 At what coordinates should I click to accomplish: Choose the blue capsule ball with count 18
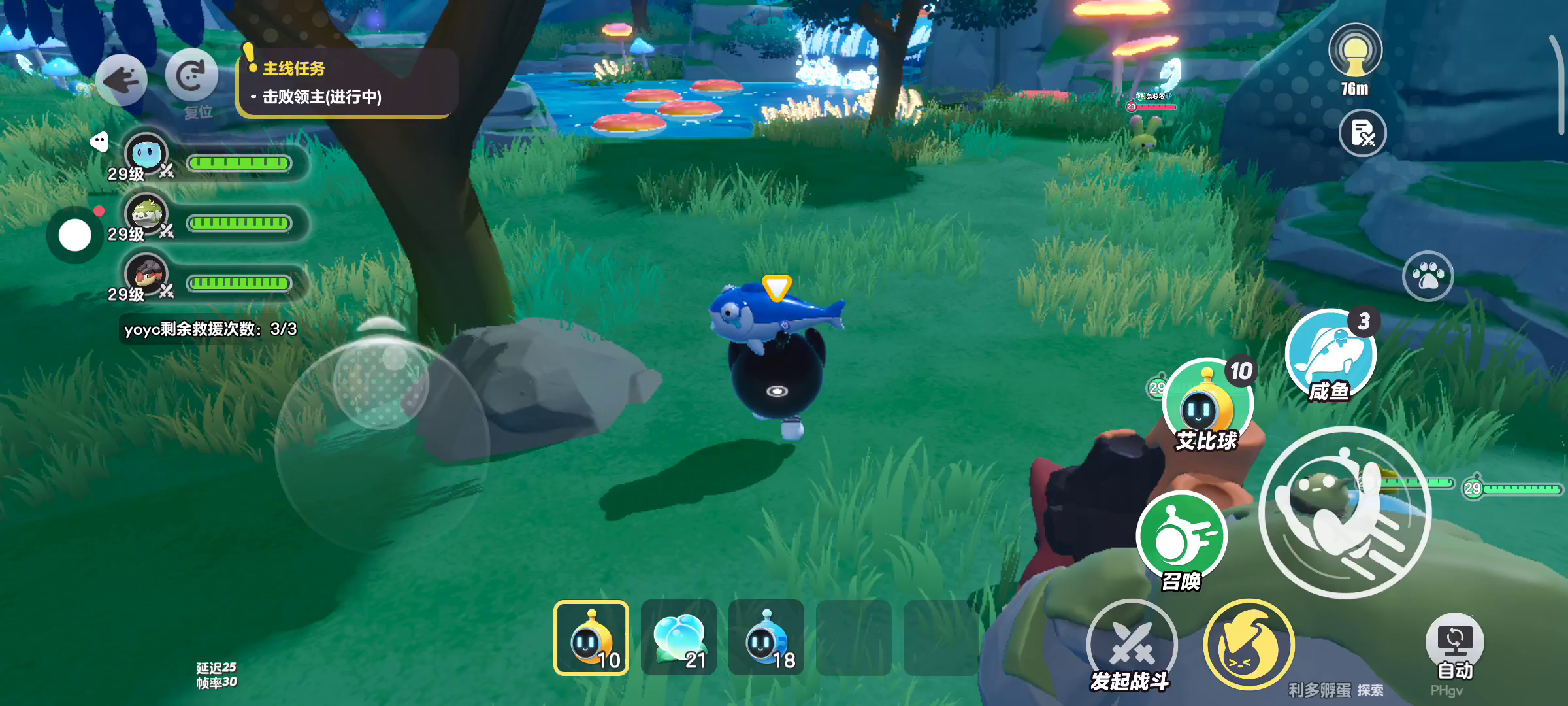pos(766,638)
